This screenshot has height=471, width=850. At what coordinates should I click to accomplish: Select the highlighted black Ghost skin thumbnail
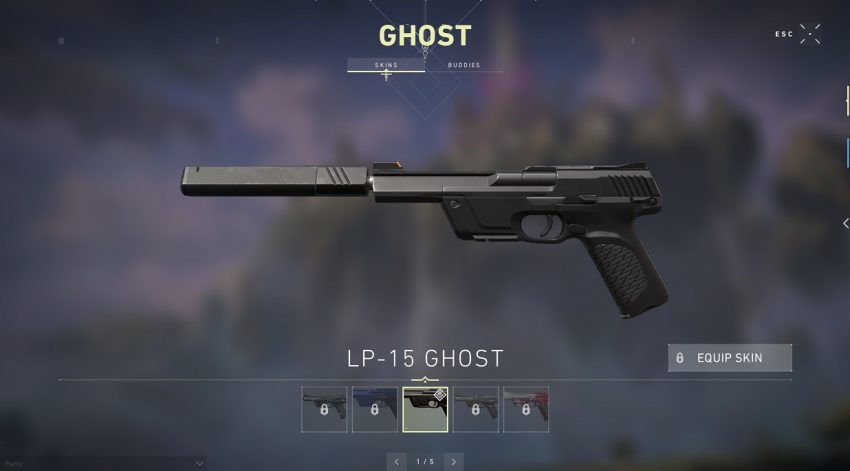click(x=425, y=409)
